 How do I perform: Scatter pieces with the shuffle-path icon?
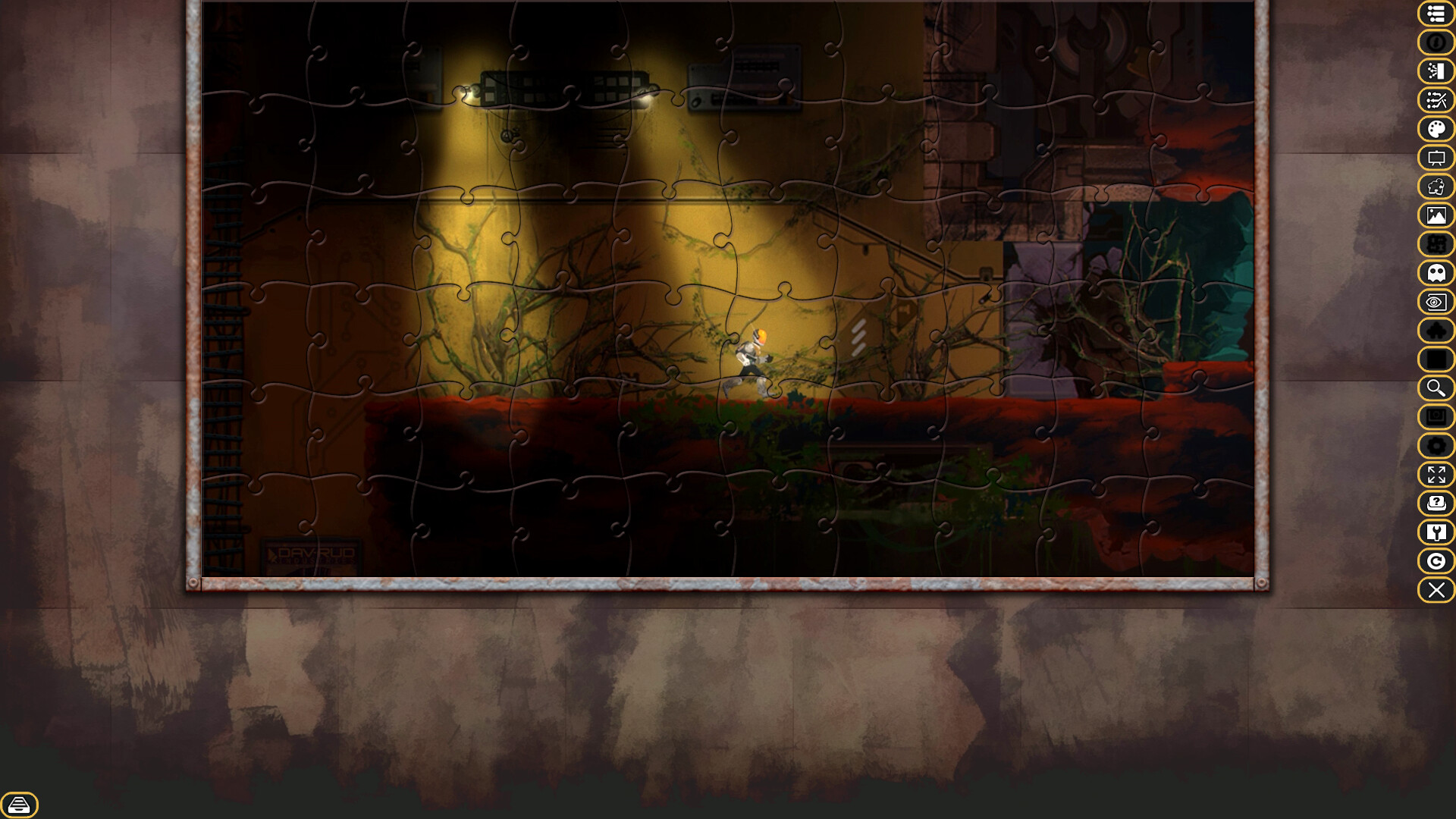[x=1436, y=101]
